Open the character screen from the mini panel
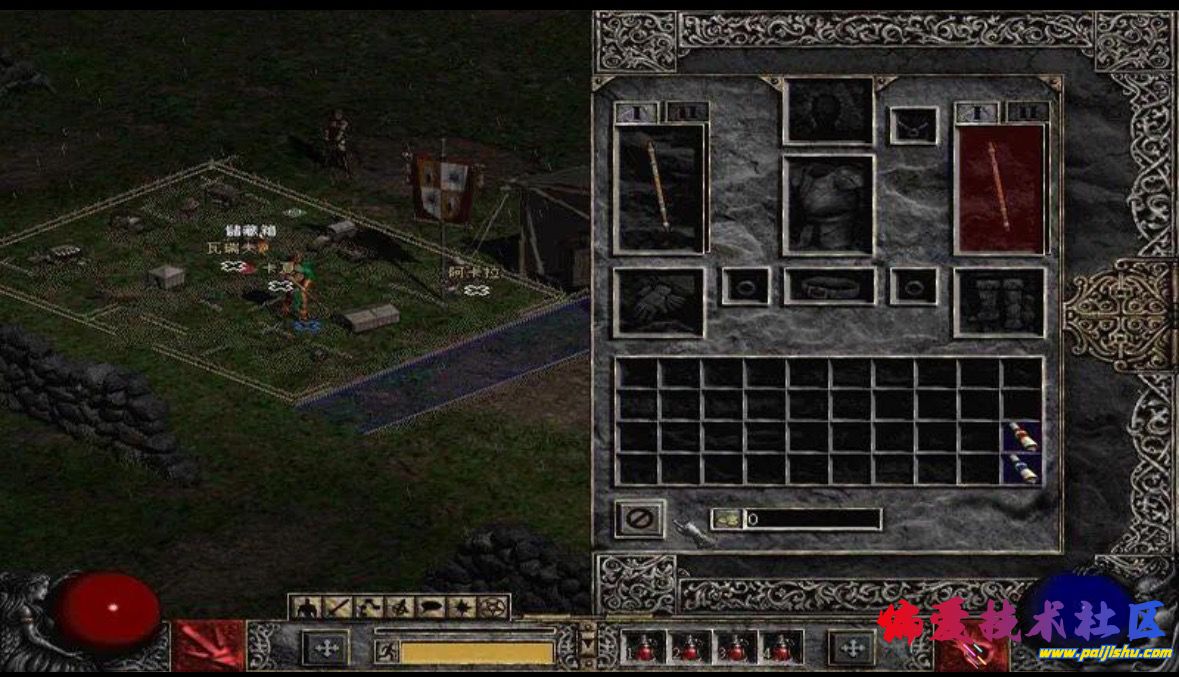This screenshot has height=677, width=1179. (x=307, y=607)
